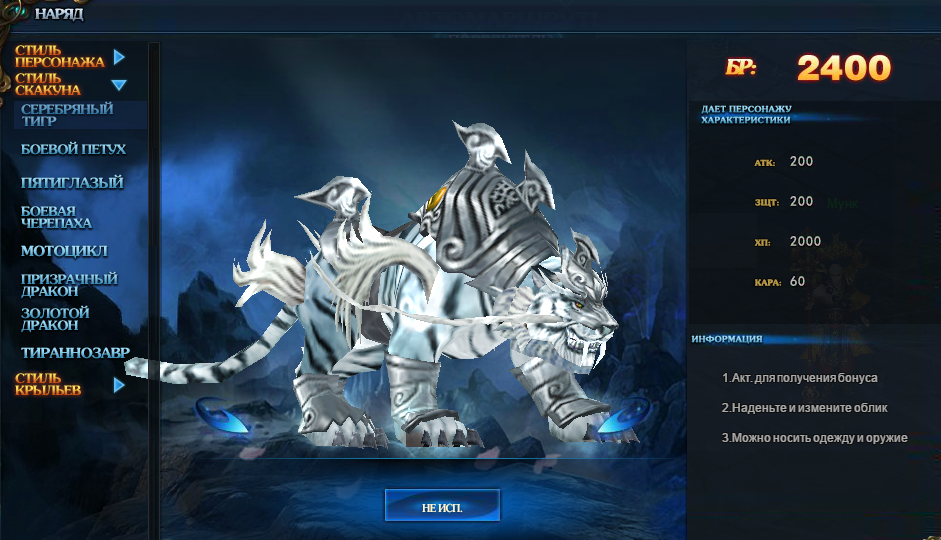941x540 pixels.
Task: Click the НЕ ИСП. button
Action: (442, 507)
